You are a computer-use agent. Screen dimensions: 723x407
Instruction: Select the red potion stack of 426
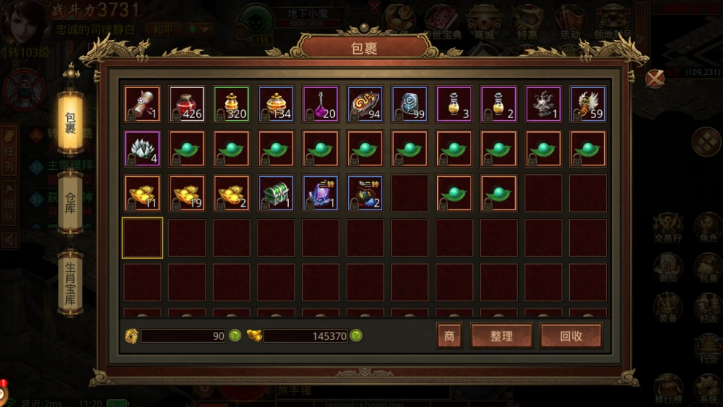coord(187,104)
